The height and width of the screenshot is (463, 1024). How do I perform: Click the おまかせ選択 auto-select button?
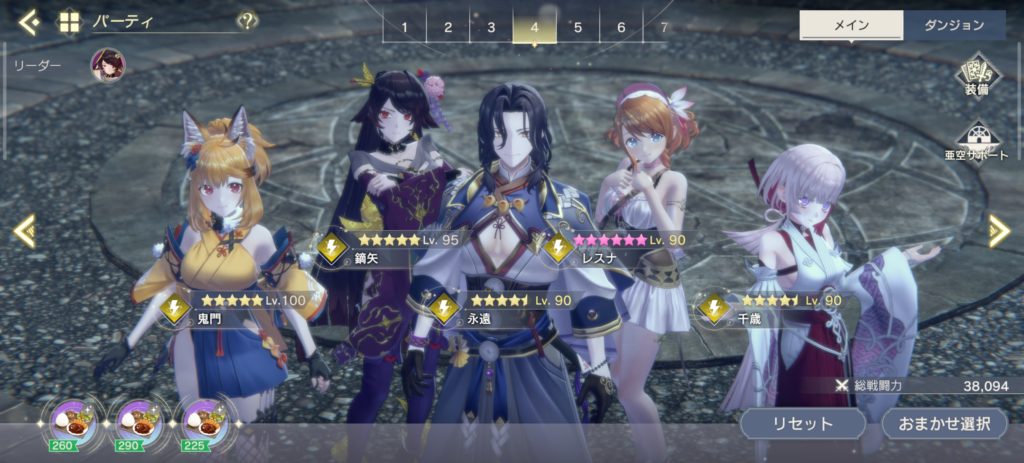pos(944,423)
